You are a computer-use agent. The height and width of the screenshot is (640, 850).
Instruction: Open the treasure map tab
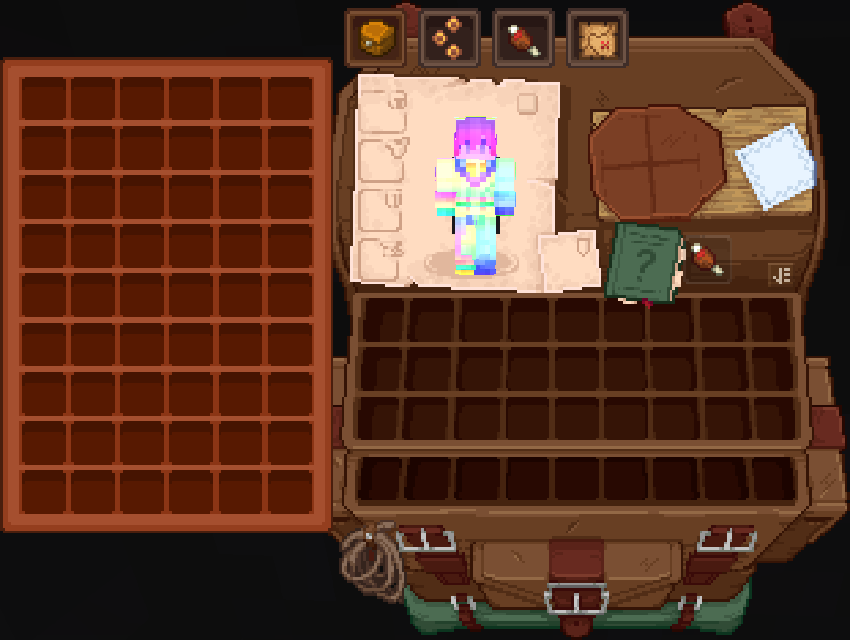(597, 40)
